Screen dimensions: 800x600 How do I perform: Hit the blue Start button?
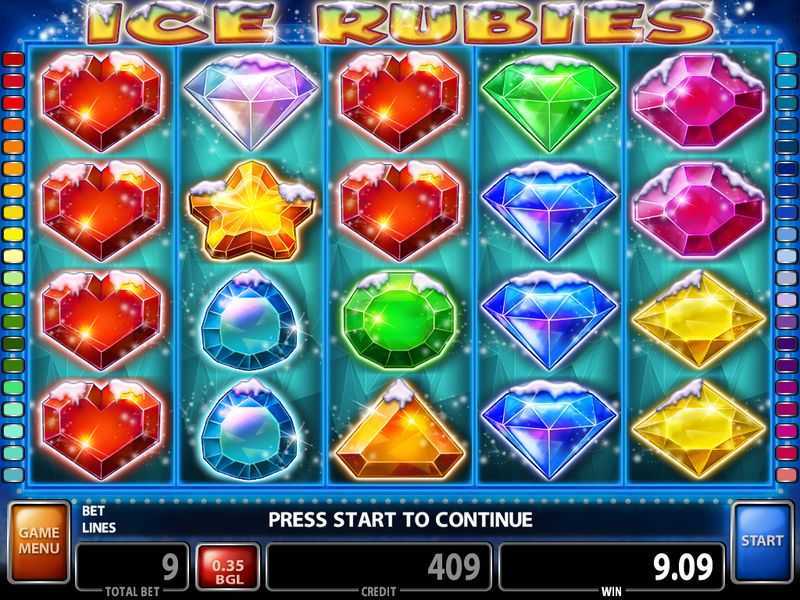[762, 543]
